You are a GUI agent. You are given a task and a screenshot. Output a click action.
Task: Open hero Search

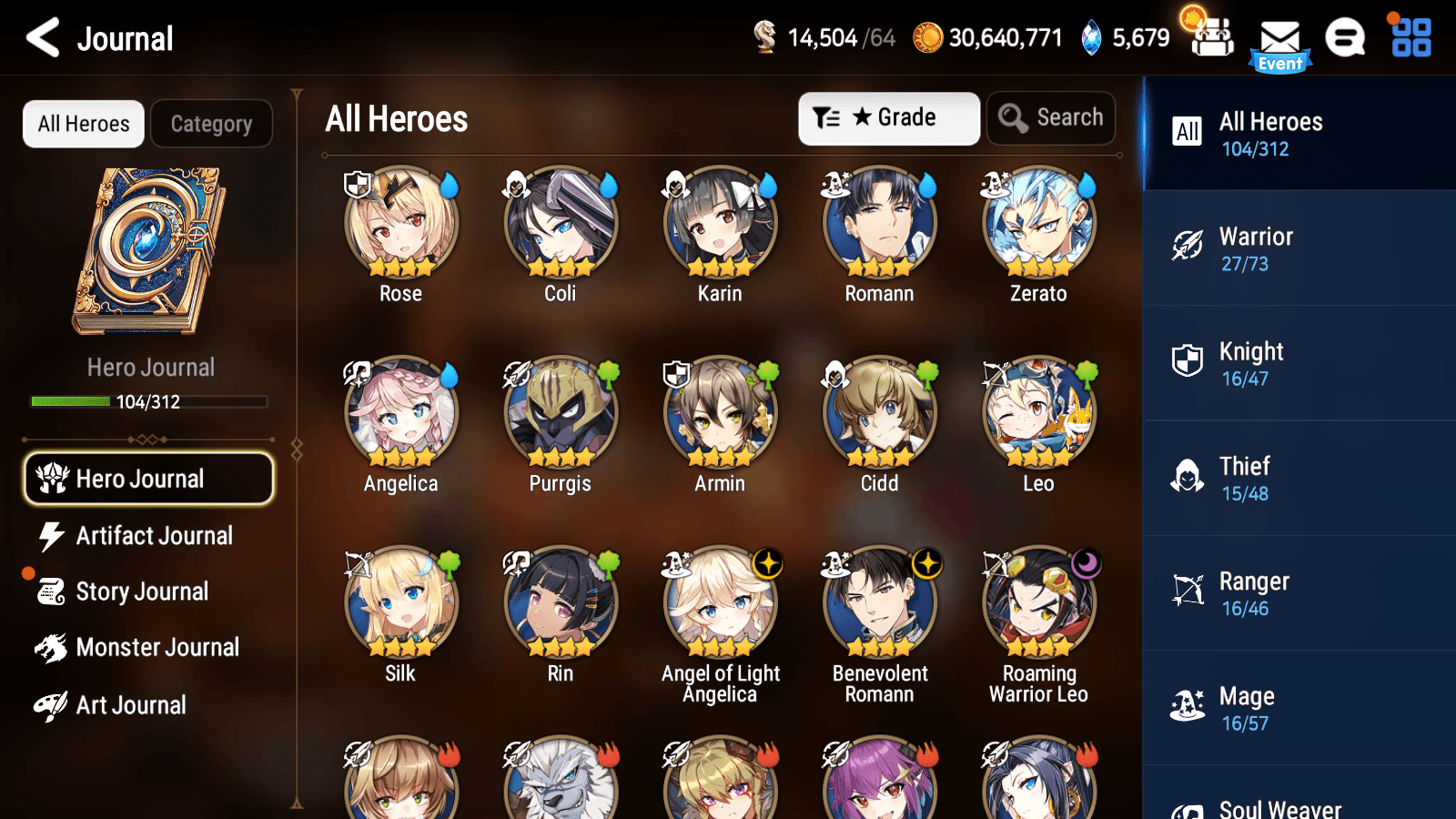(x=1051, y=117)
